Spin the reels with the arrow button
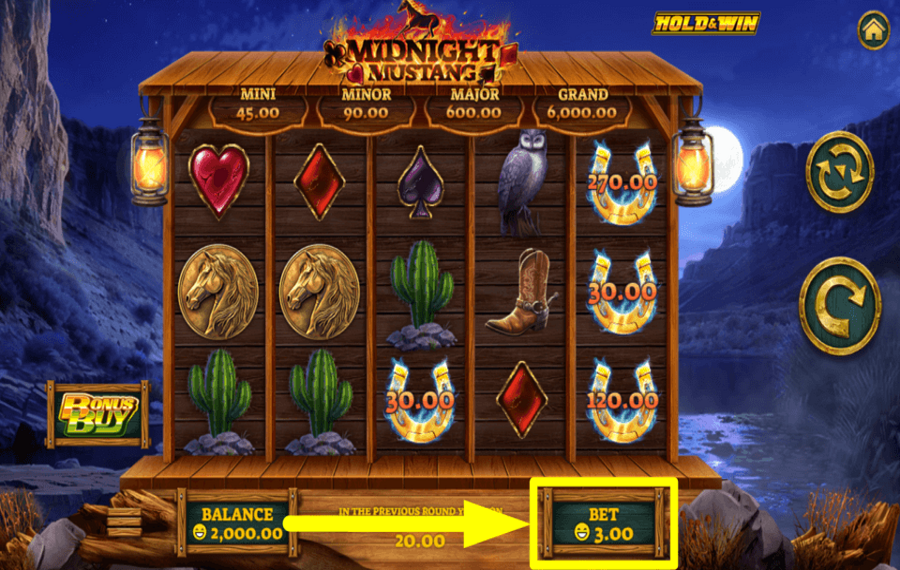The height and width of the screenshot is (570, 900). click(x=840, y=306)
